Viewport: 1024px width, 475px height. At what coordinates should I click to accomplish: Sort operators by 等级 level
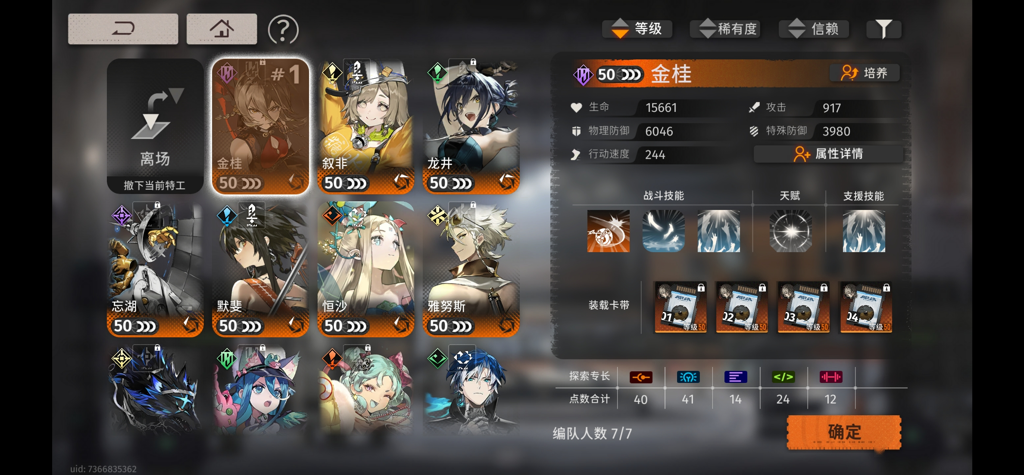[637, 29]
